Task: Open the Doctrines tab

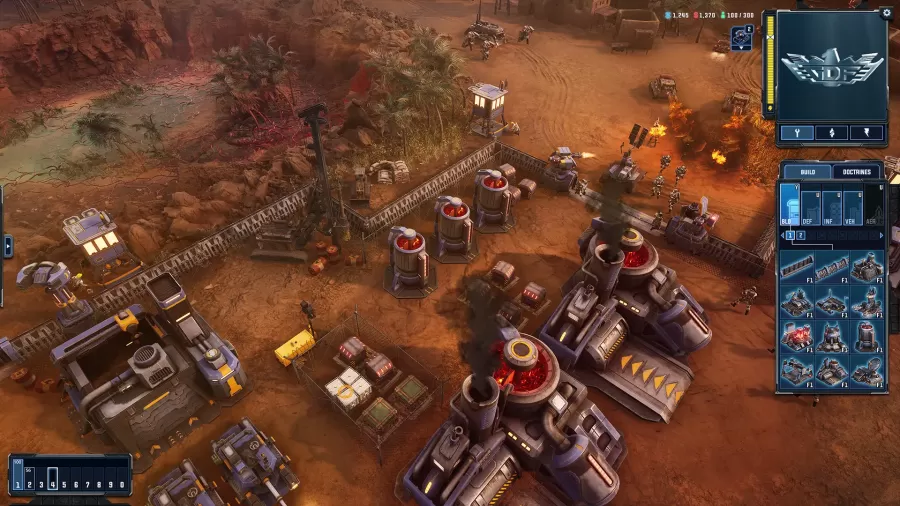Action: (x=858, y=172)
